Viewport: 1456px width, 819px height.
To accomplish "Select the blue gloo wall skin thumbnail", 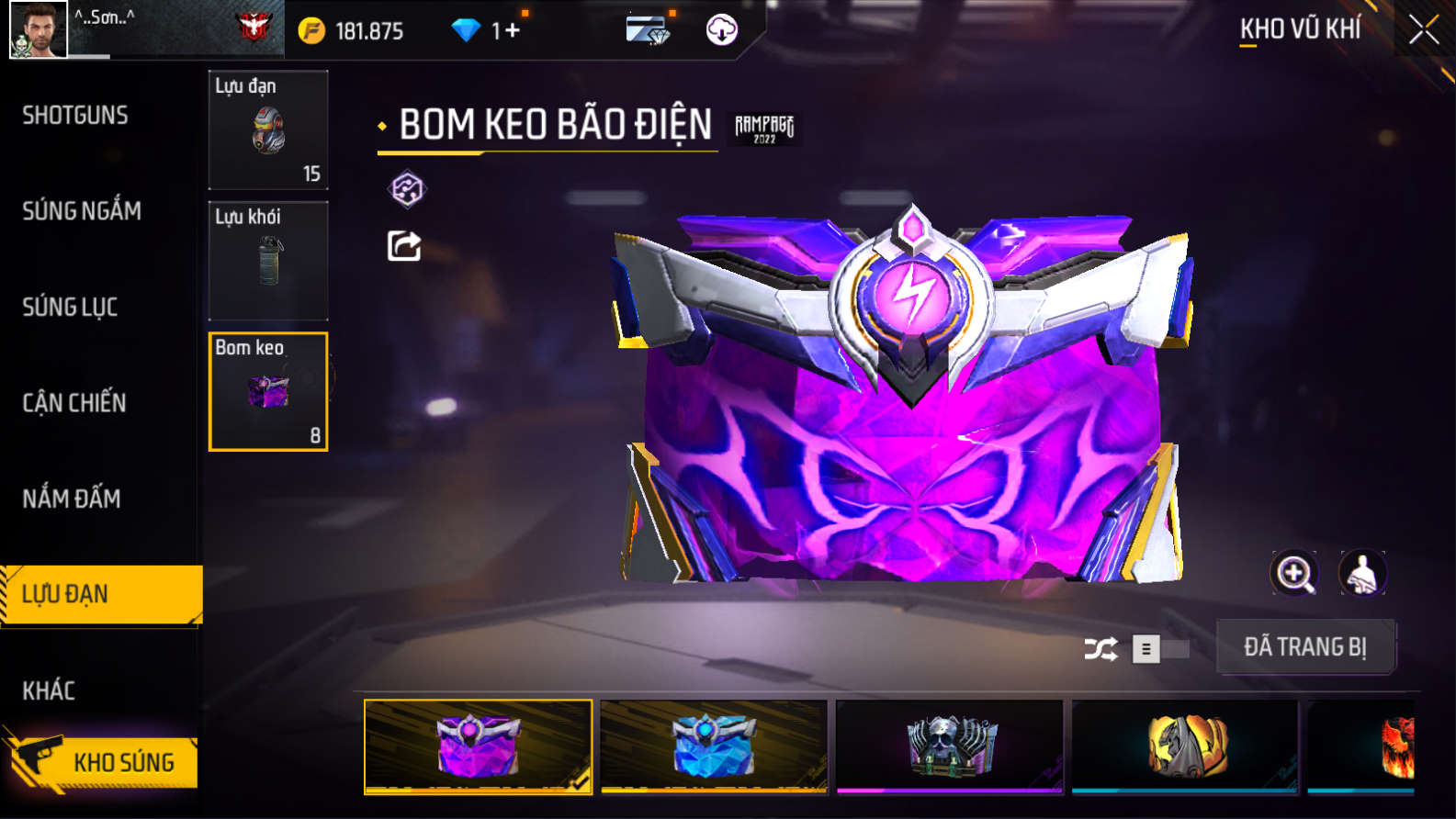I will pyautogui.click(x=713, y=746).
